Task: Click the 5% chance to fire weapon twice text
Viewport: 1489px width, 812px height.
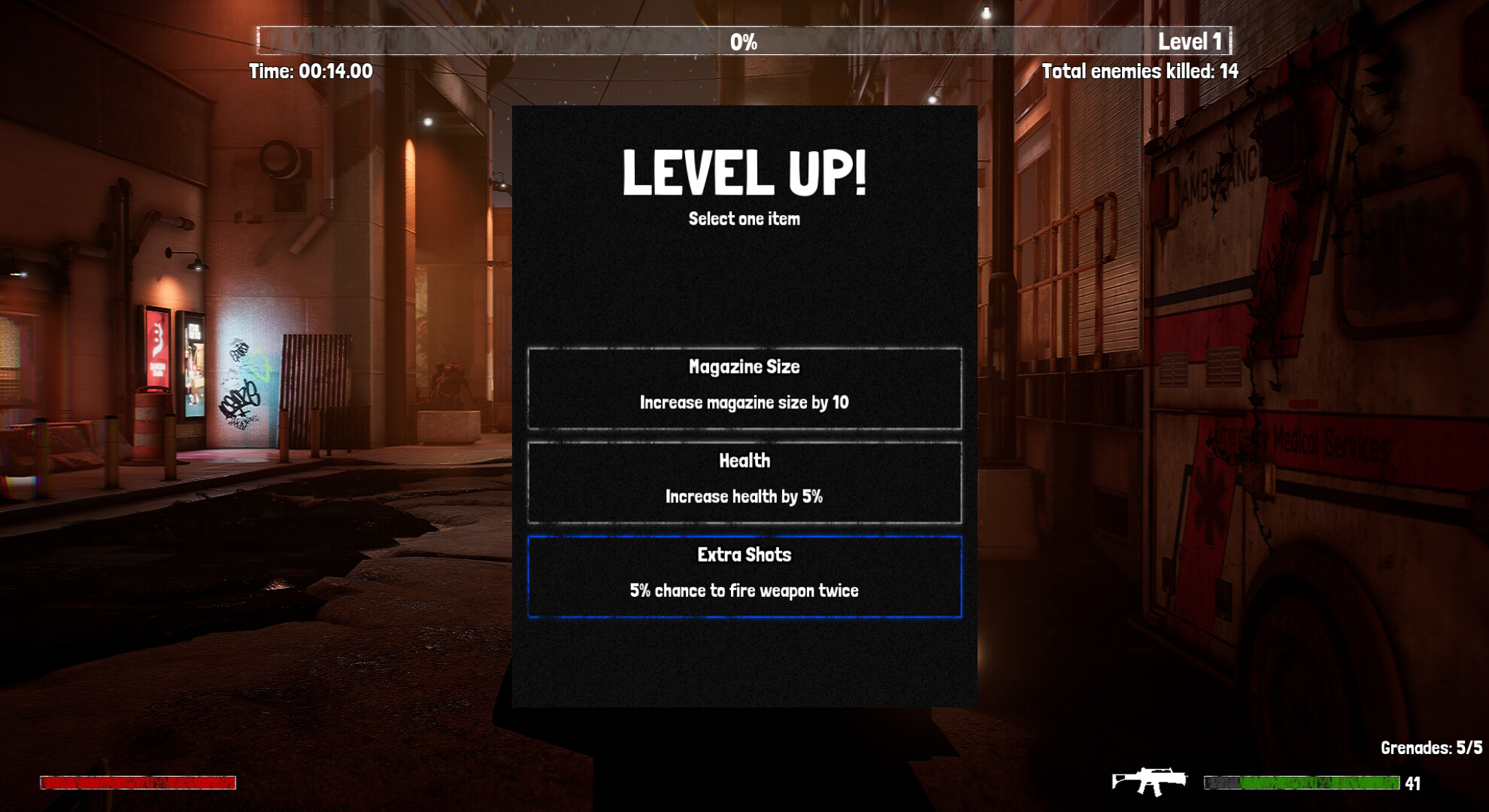Action: point(744,591)
